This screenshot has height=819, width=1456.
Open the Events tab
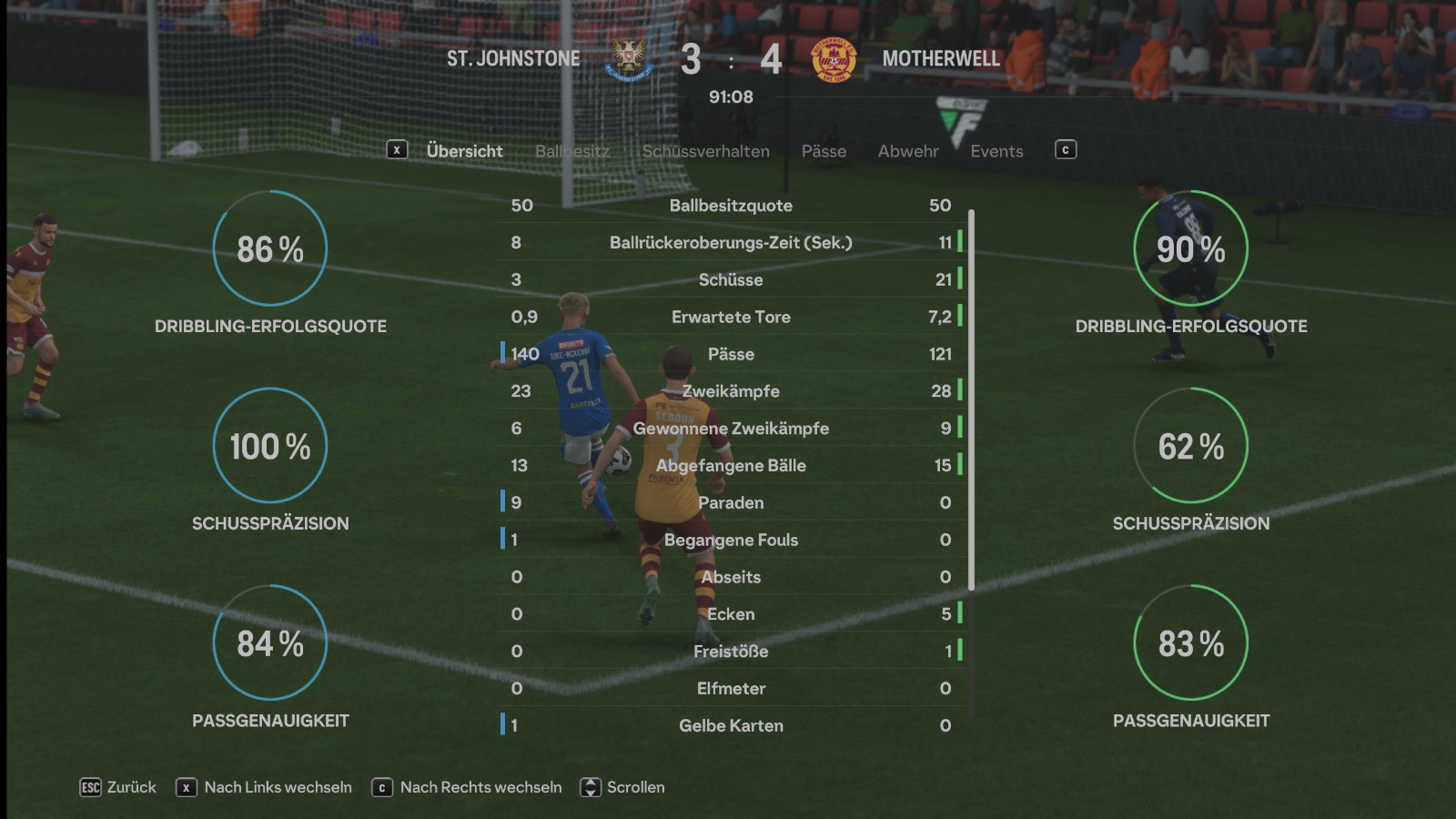tap(996, 151)
